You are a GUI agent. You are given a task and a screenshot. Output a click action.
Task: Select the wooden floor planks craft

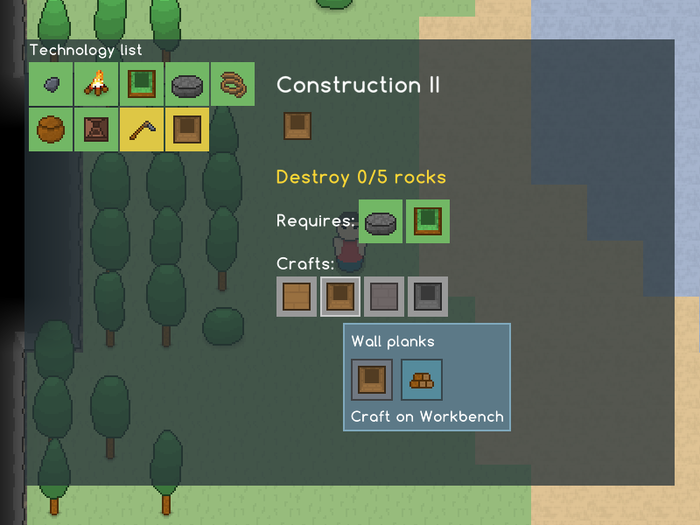point(297,297)
